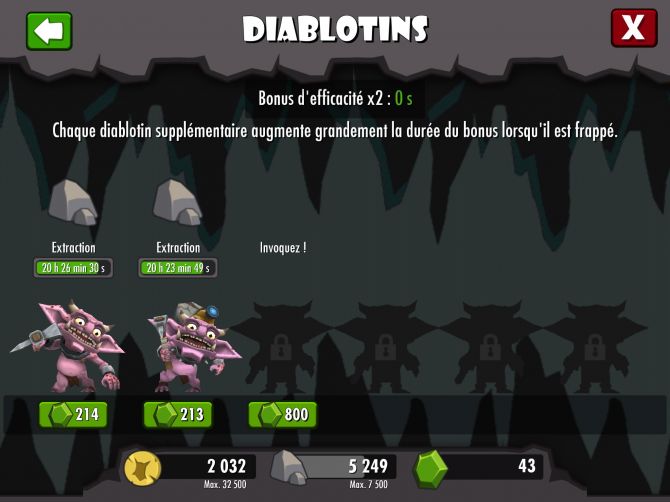Viewport: 670px width, 502px height.
Task: Select the pink imp holding a pickaxe
Action: [x=72, y=346]
